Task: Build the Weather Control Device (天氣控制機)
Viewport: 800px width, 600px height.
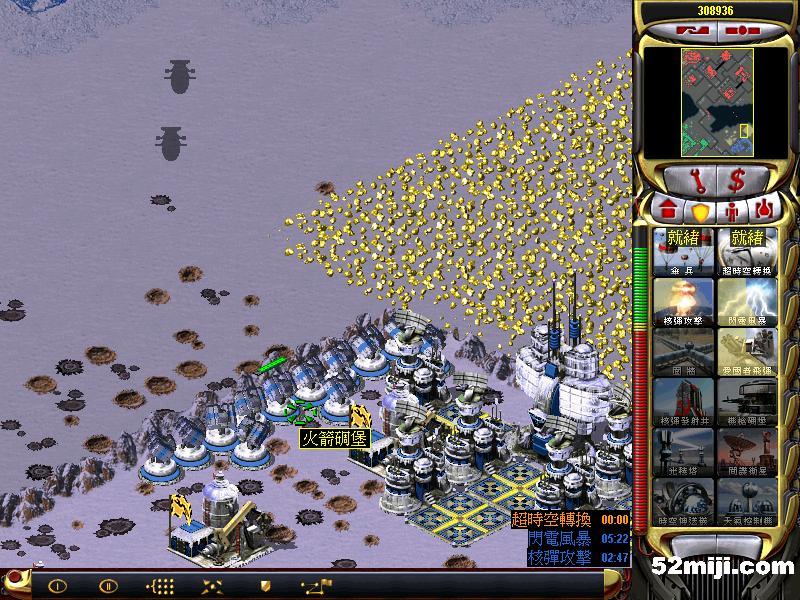Action: 746,501
